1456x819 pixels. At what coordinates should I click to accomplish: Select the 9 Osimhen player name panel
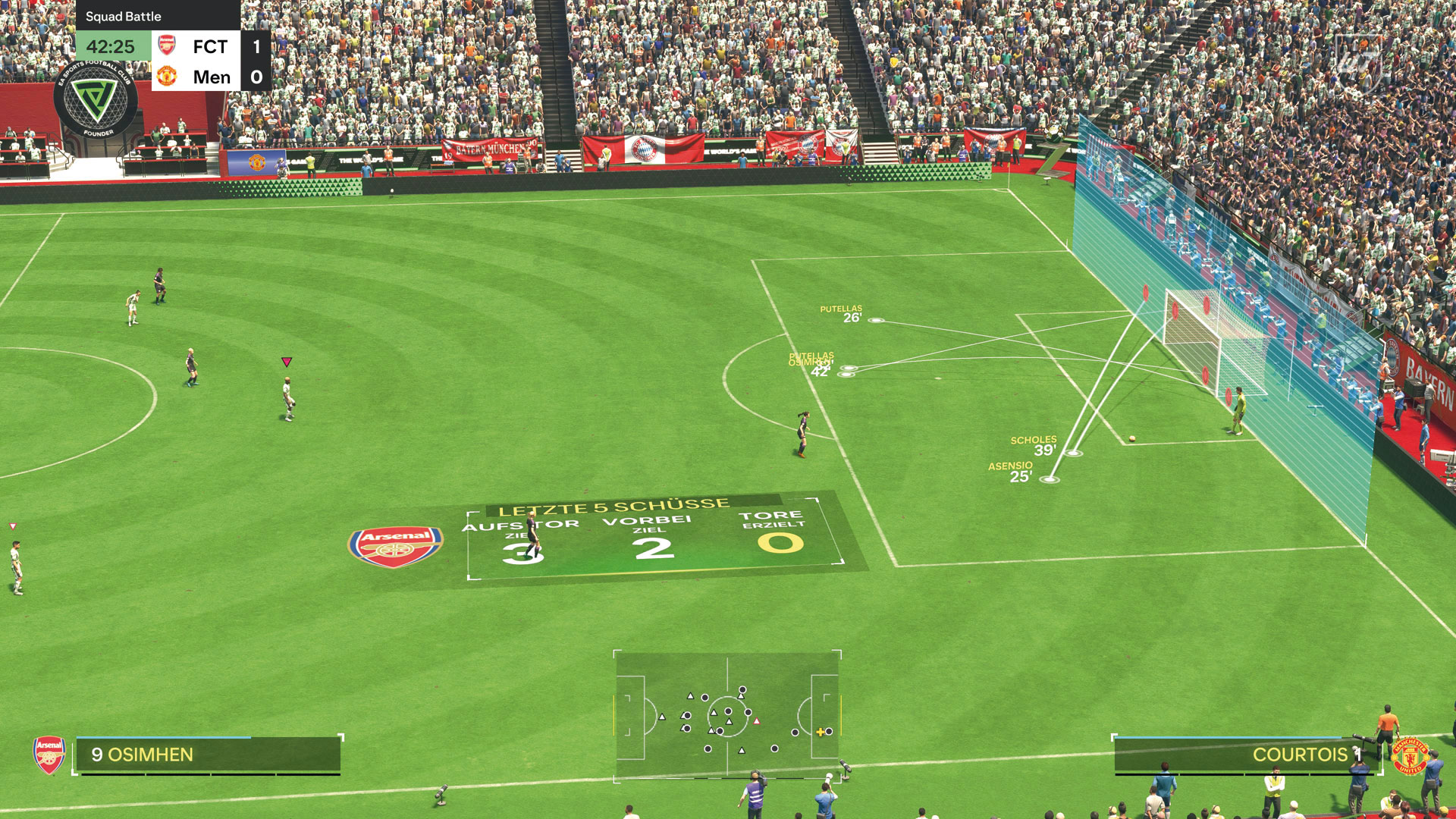pyautogui.click(x=207, y=755)
